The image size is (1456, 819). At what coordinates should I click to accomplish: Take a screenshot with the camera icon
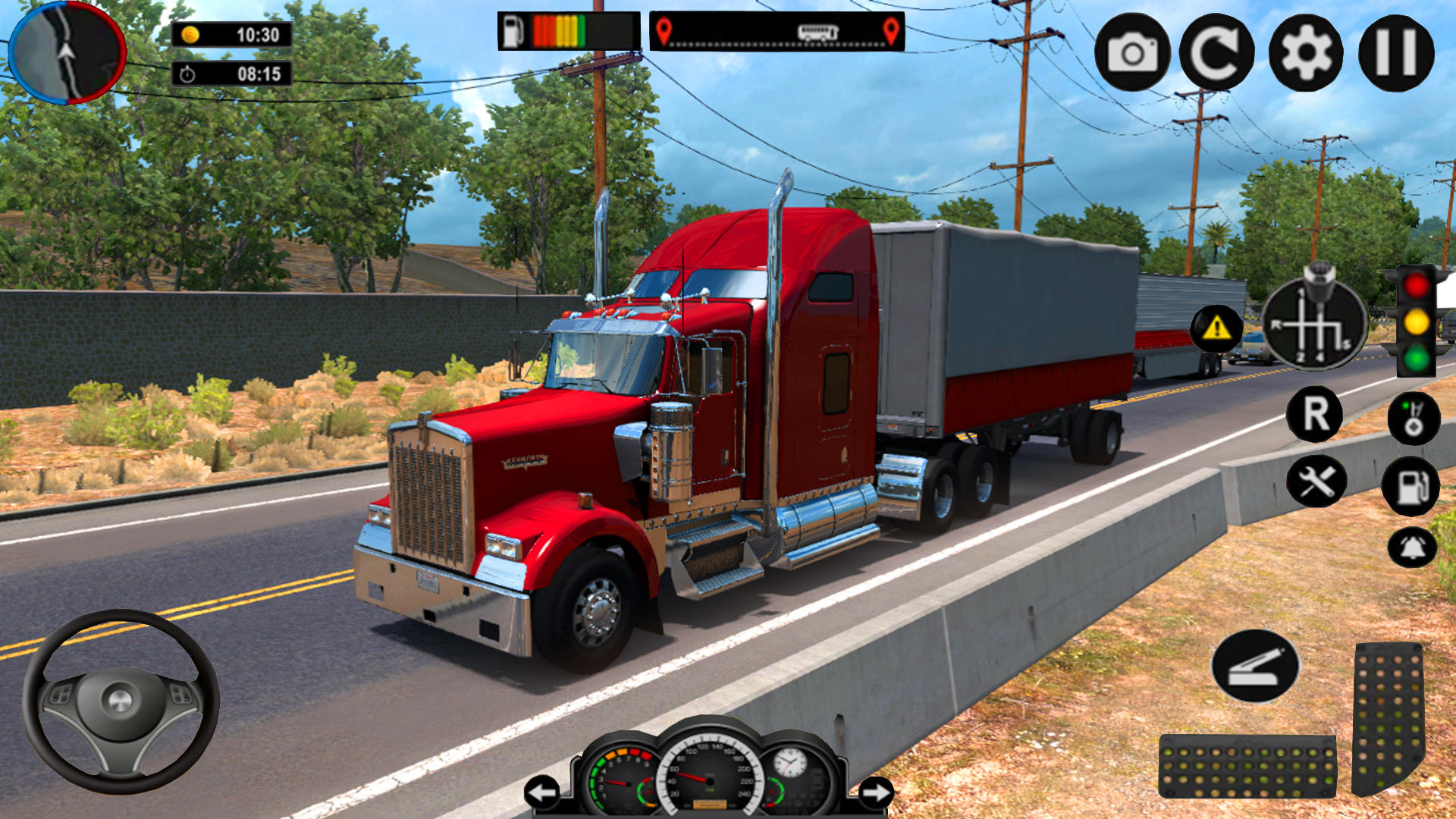[1130, 51]
